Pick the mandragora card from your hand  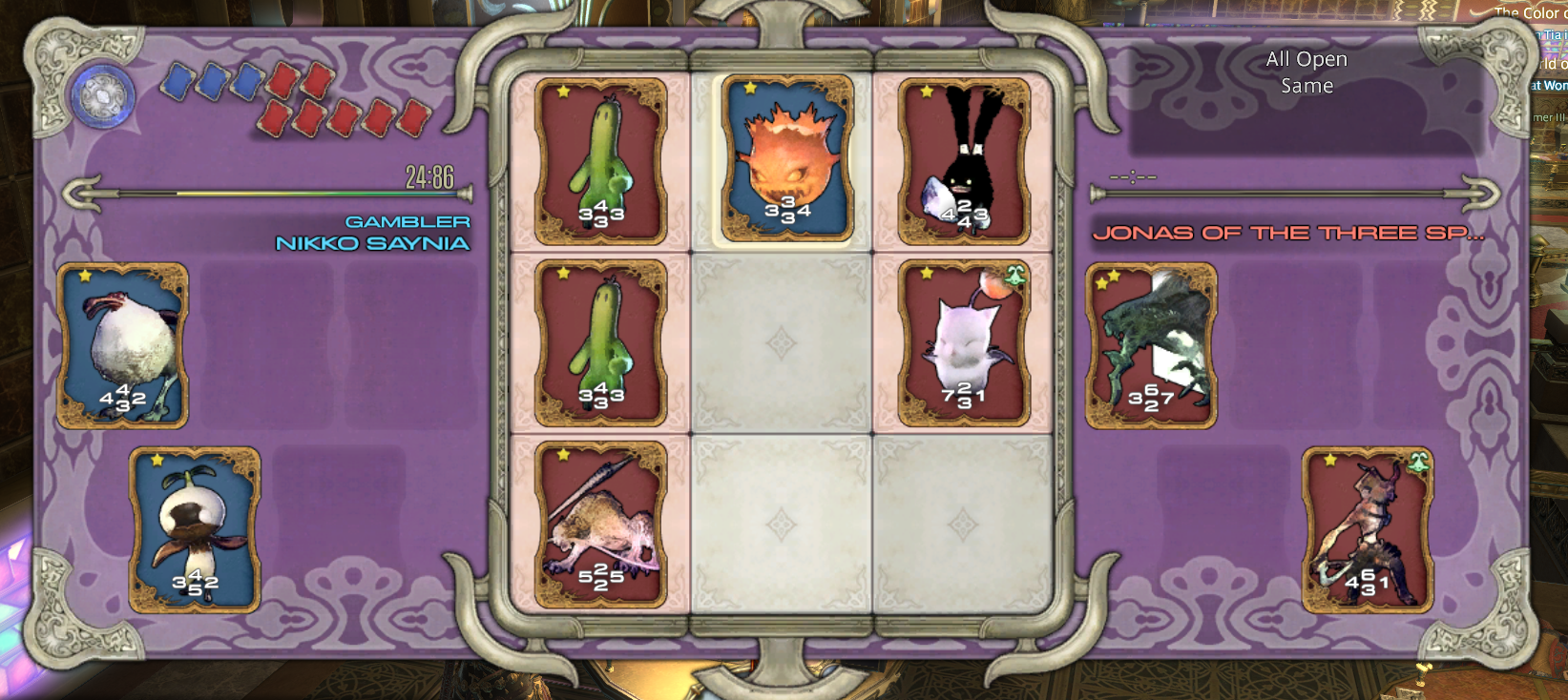click(x=195, y=529)
